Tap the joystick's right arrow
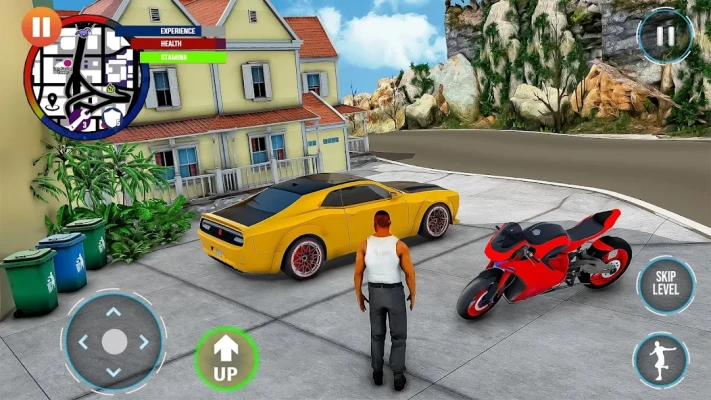Image resolution: width=711 pixels, height=400 pixels. pos(145,342)
